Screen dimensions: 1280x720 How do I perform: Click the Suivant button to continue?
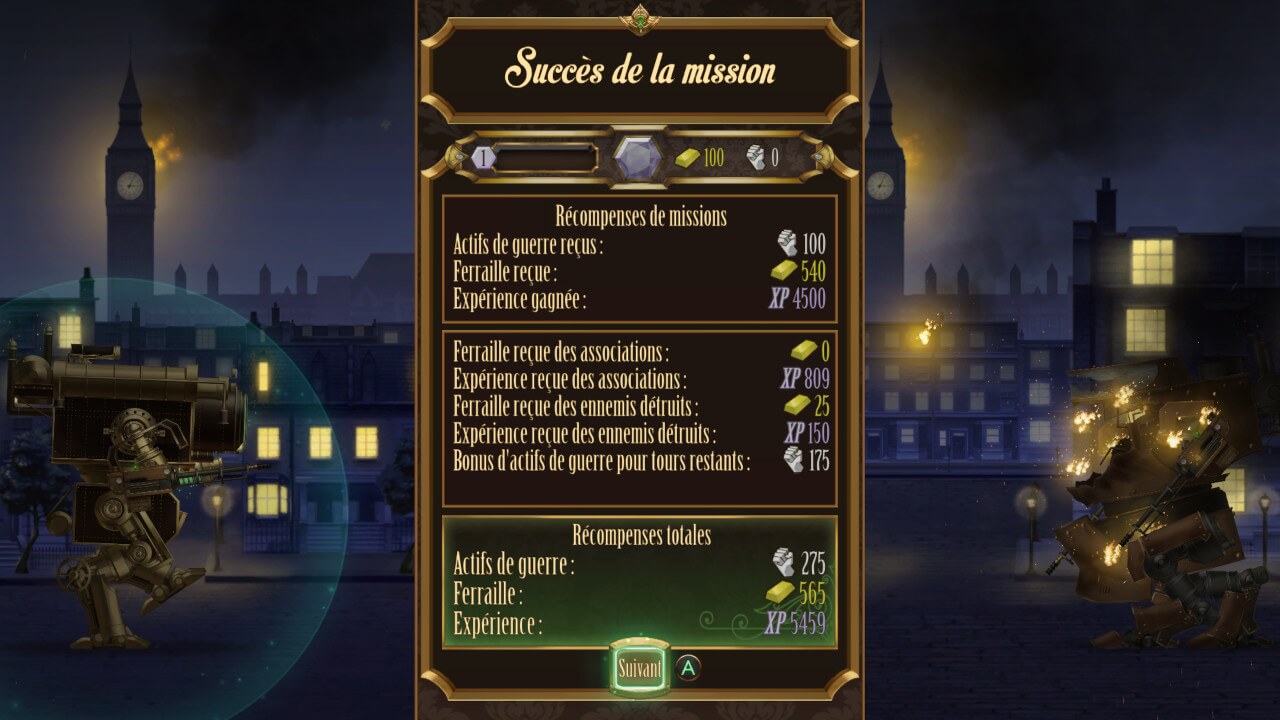click(x=639, y=669)
